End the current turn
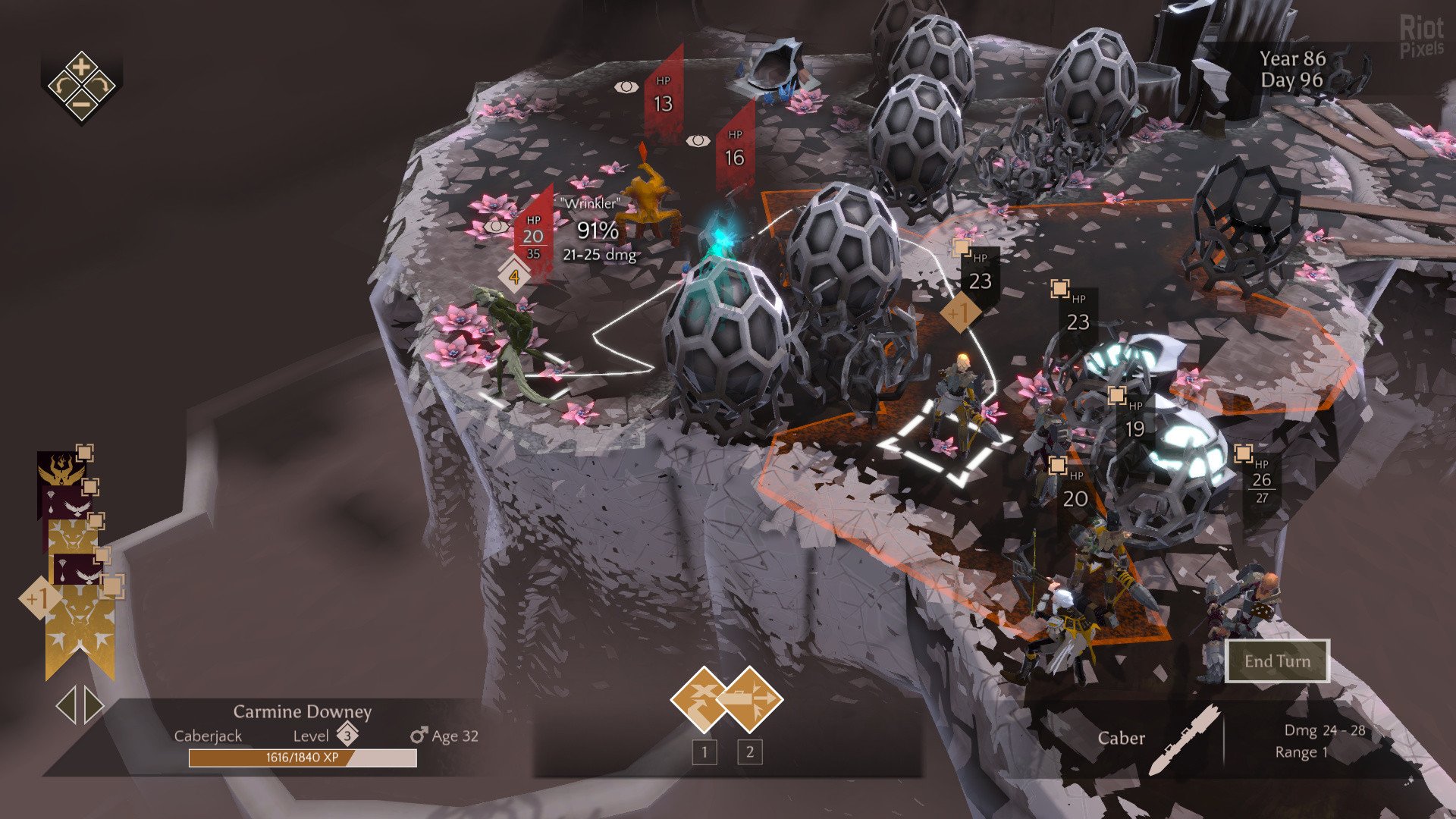Viewport: 1456px width, 819px height. (1277, 661)
